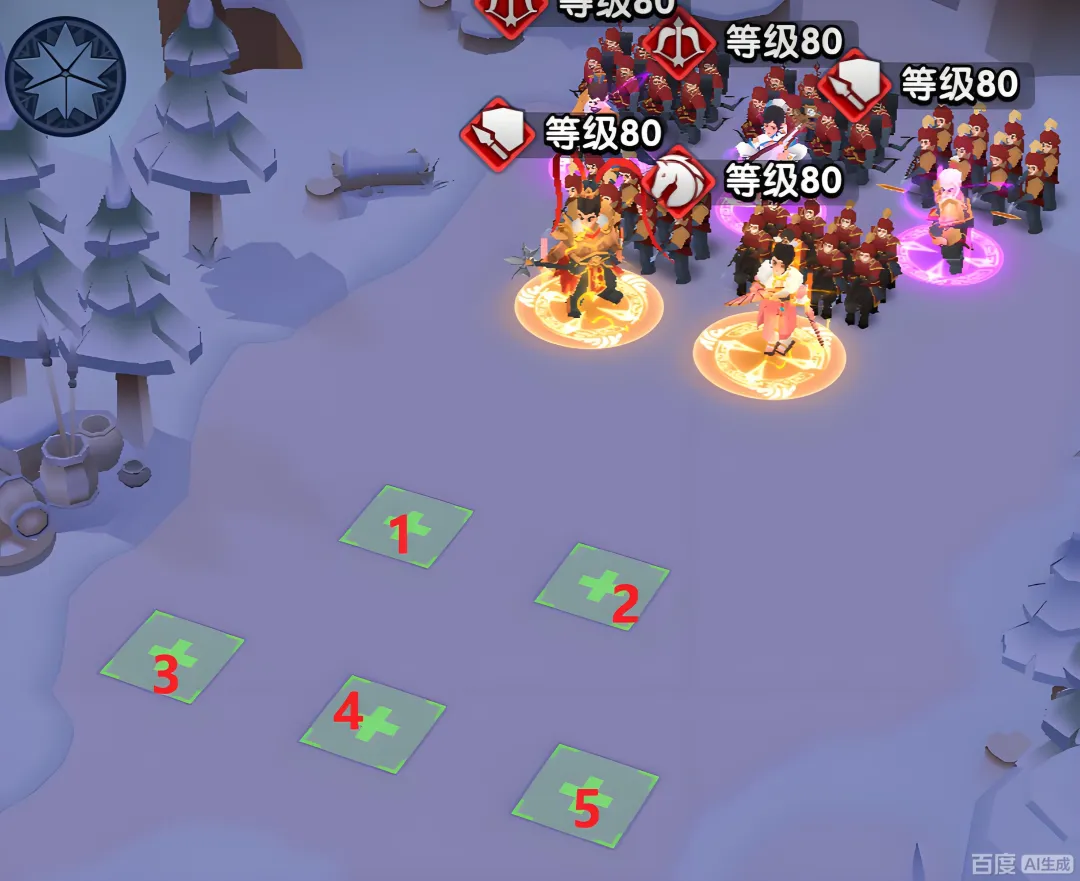Place a unit on tile 3
The width and height of the screenshot is (1080, 881).
coord(172,656)
